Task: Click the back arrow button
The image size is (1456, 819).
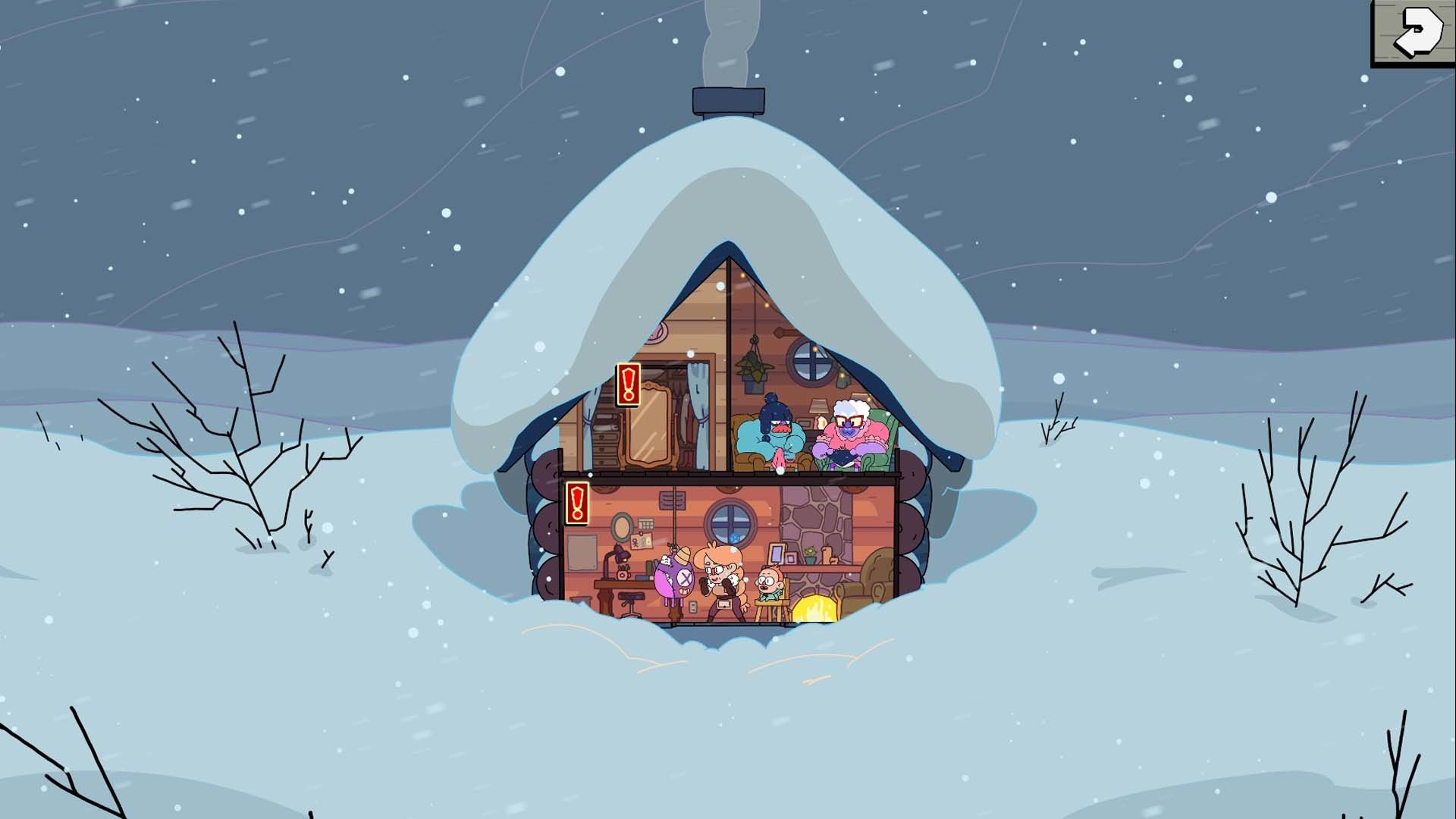Action: pyautogui.click(x=1411, y=33)
